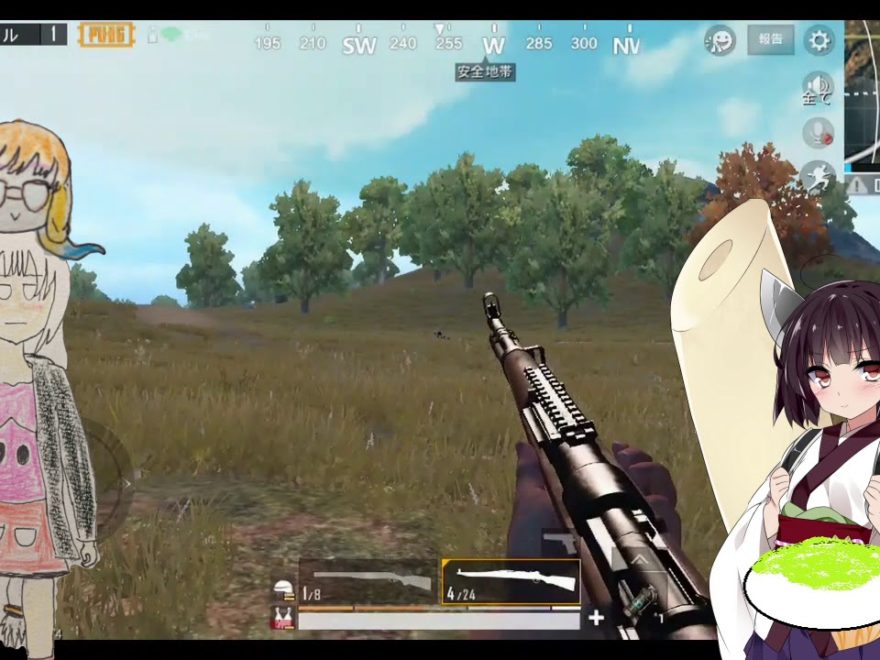Expand the up-arrow panel above weapon slots

pyautogui.click(x=639, y=560)
